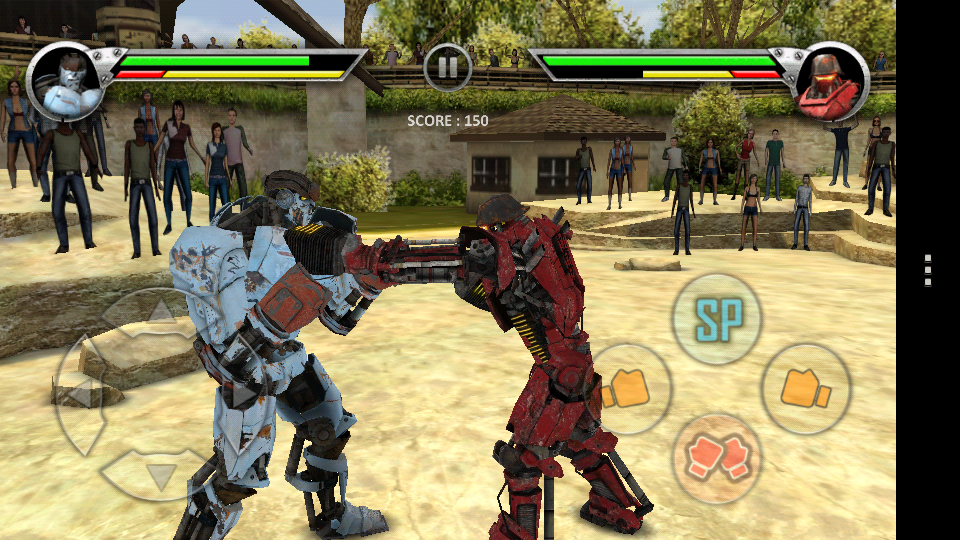This screenshot has height=540, width=960.
Task: Tap the D-pad left arrow
Action: pyautogui.click(x=80, y=393)
